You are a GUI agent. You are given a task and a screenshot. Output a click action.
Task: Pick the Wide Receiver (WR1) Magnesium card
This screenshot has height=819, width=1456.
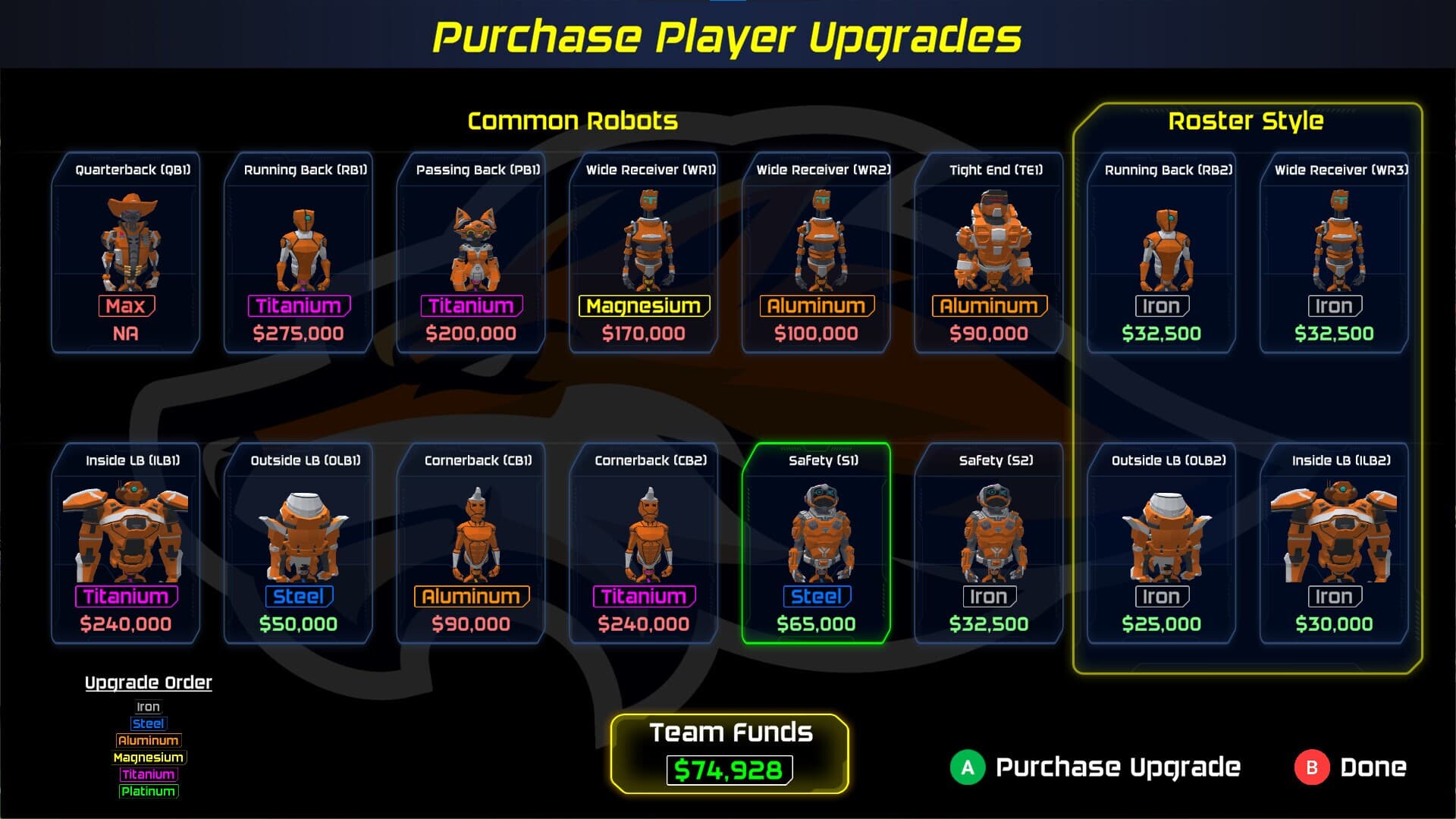pos(644,253)
